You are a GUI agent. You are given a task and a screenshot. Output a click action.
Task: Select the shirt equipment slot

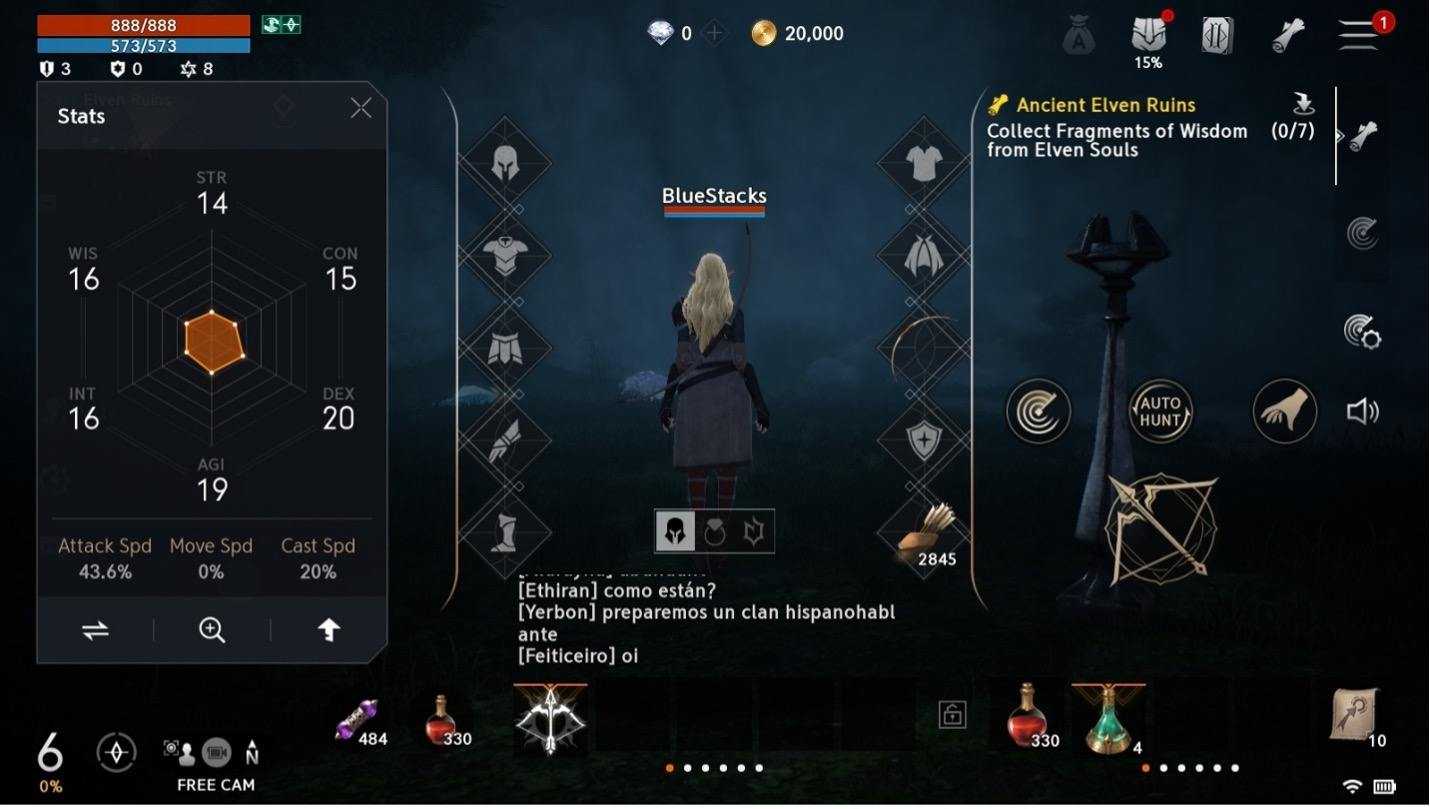click(x=924, y=162)
